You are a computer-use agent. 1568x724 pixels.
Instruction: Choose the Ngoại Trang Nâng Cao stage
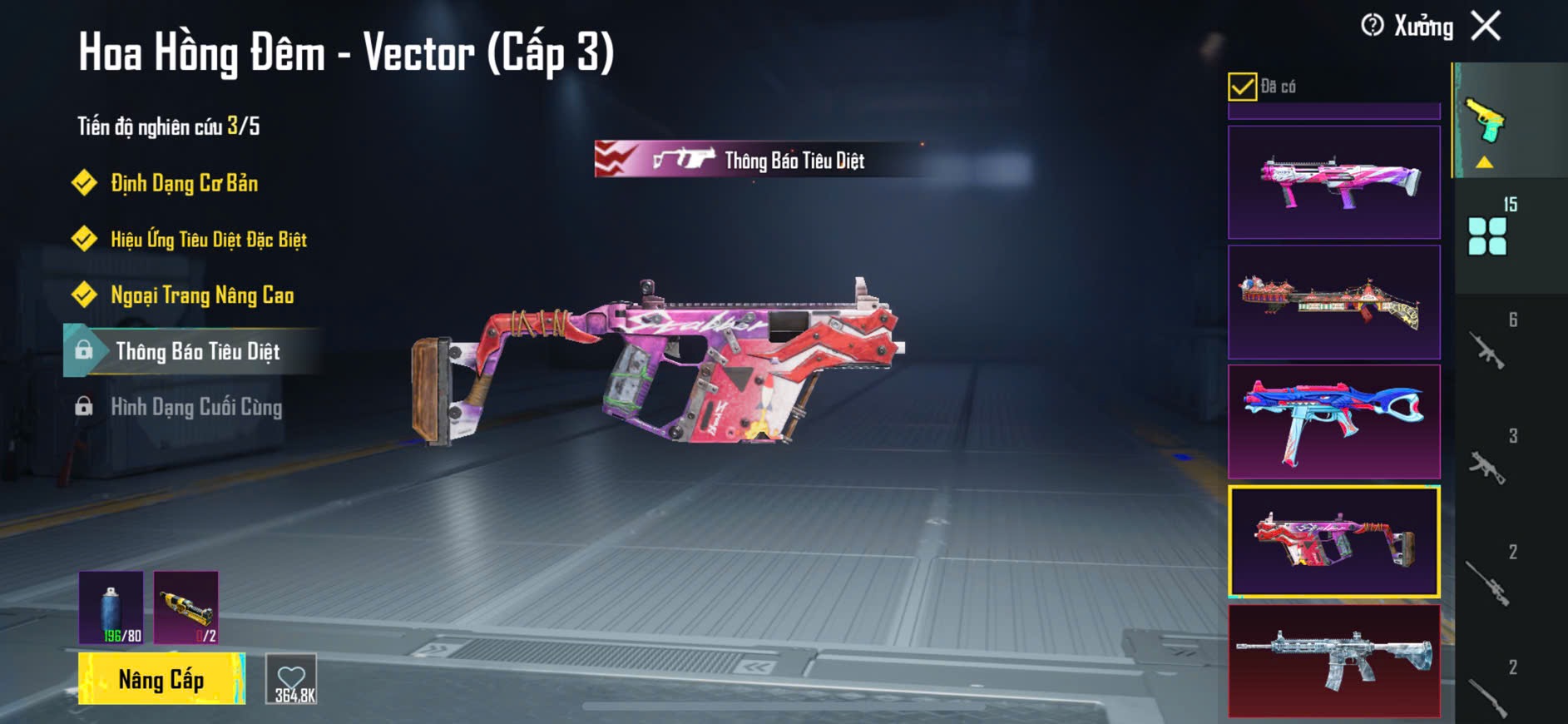(202, 295)
